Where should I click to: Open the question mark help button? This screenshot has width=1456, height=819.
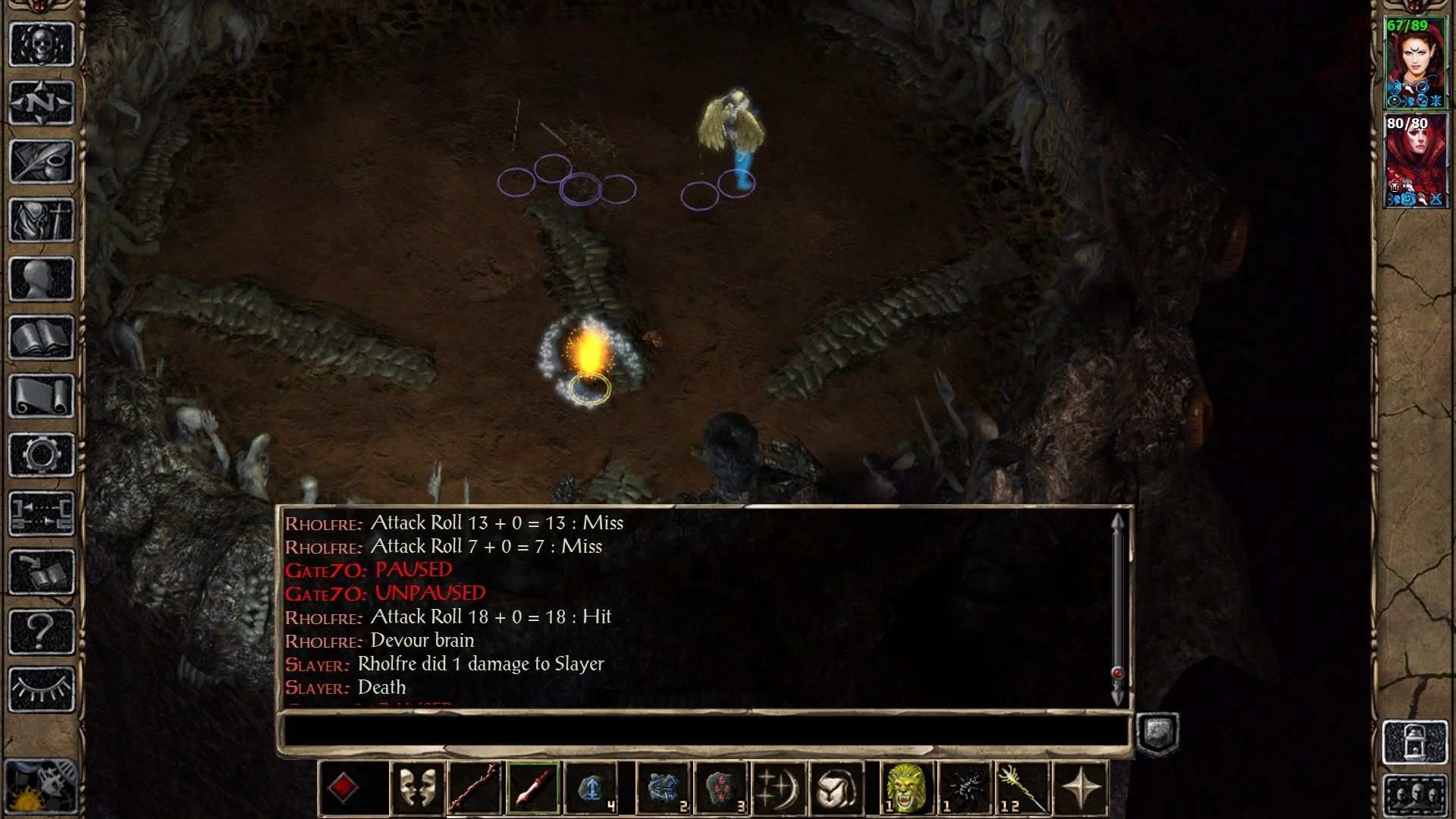[42, 631]
